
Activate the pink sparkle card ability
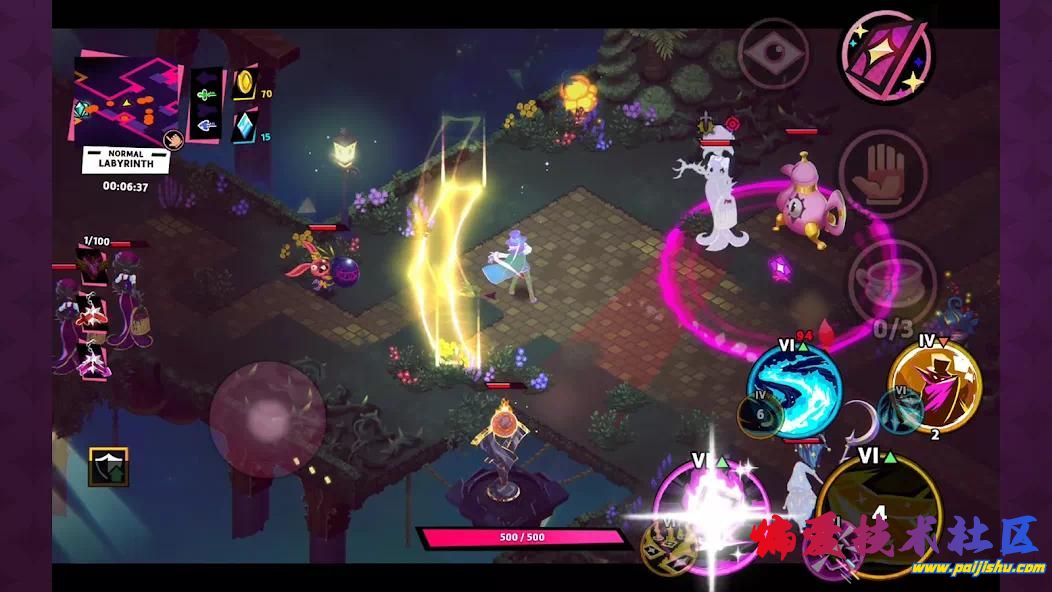click(884, 56)
